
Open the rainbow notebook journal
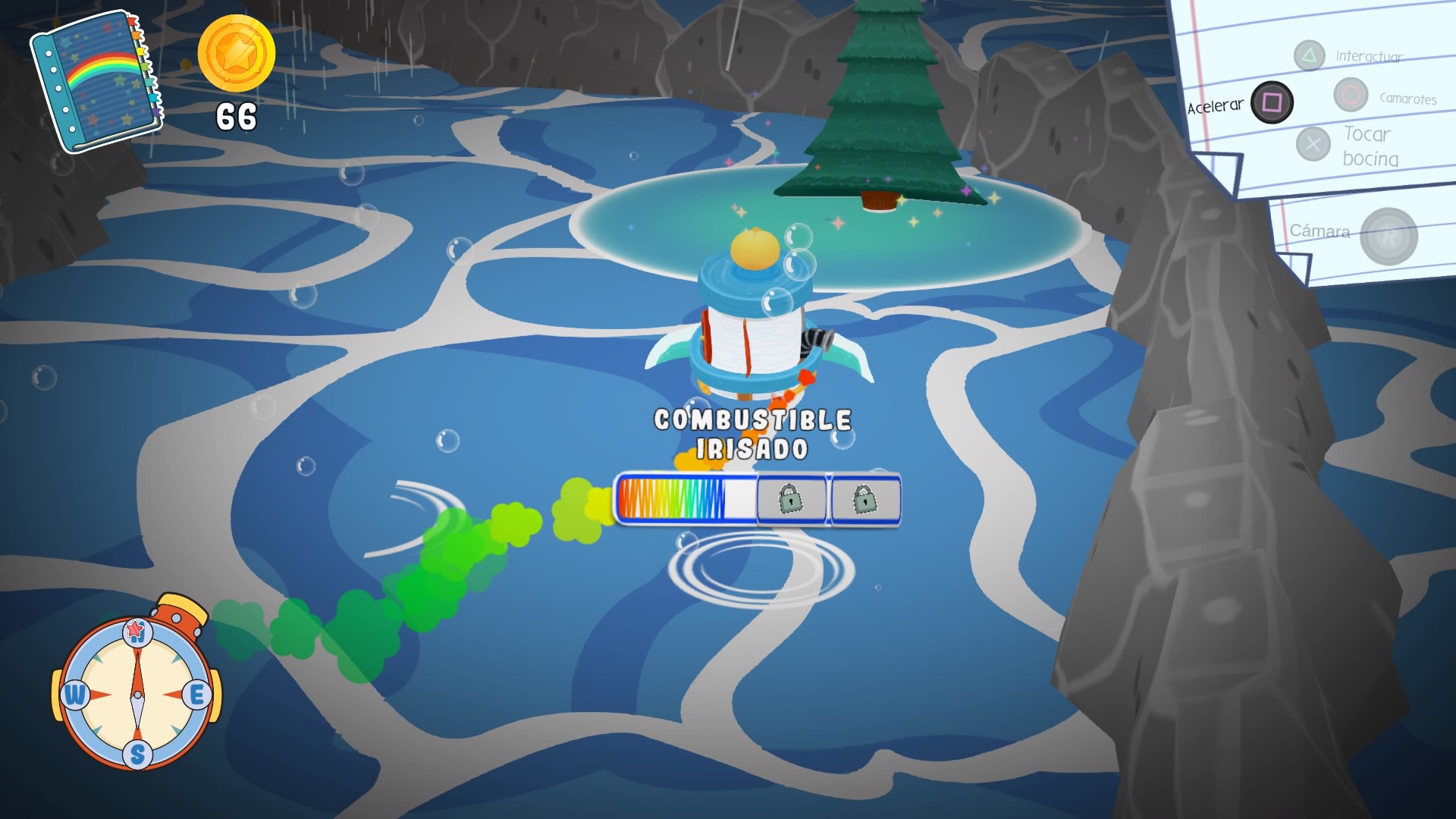[x=96, y=81]
